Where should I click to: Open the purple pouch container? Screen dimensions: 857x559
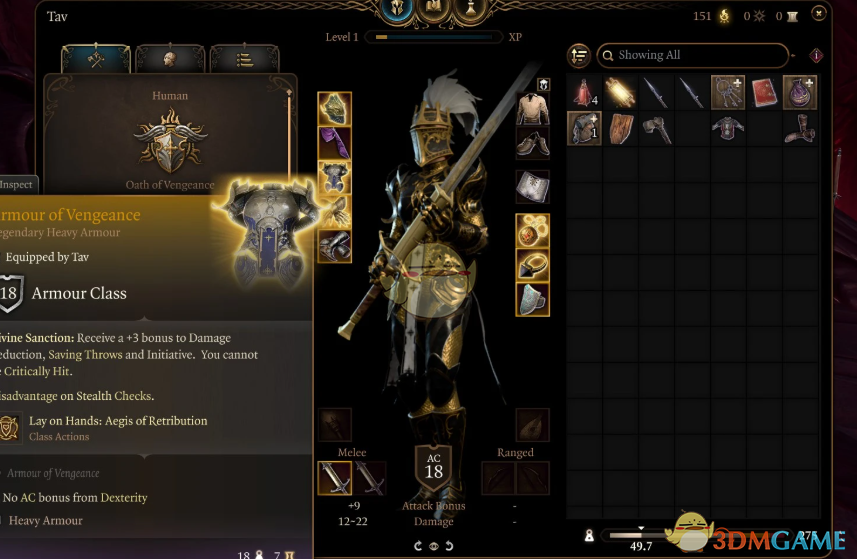[800, 93]
